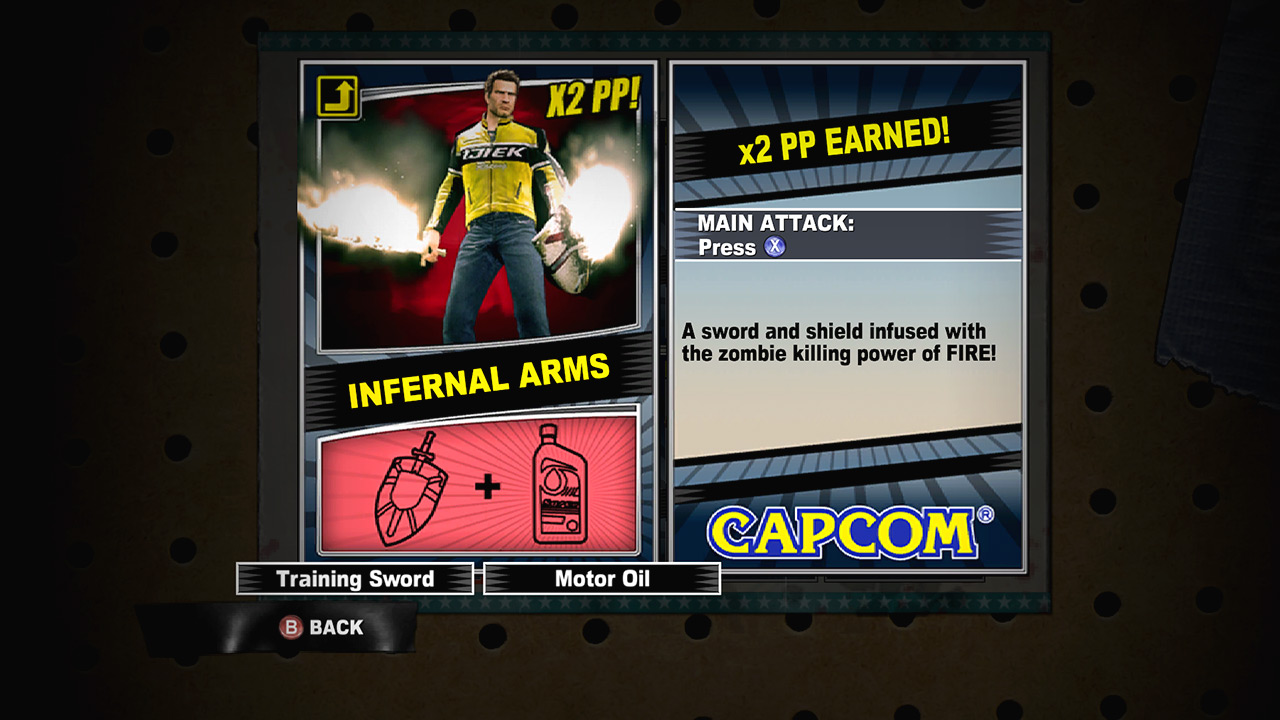Toggle the Motor Oil label bar

click(601, 578)
